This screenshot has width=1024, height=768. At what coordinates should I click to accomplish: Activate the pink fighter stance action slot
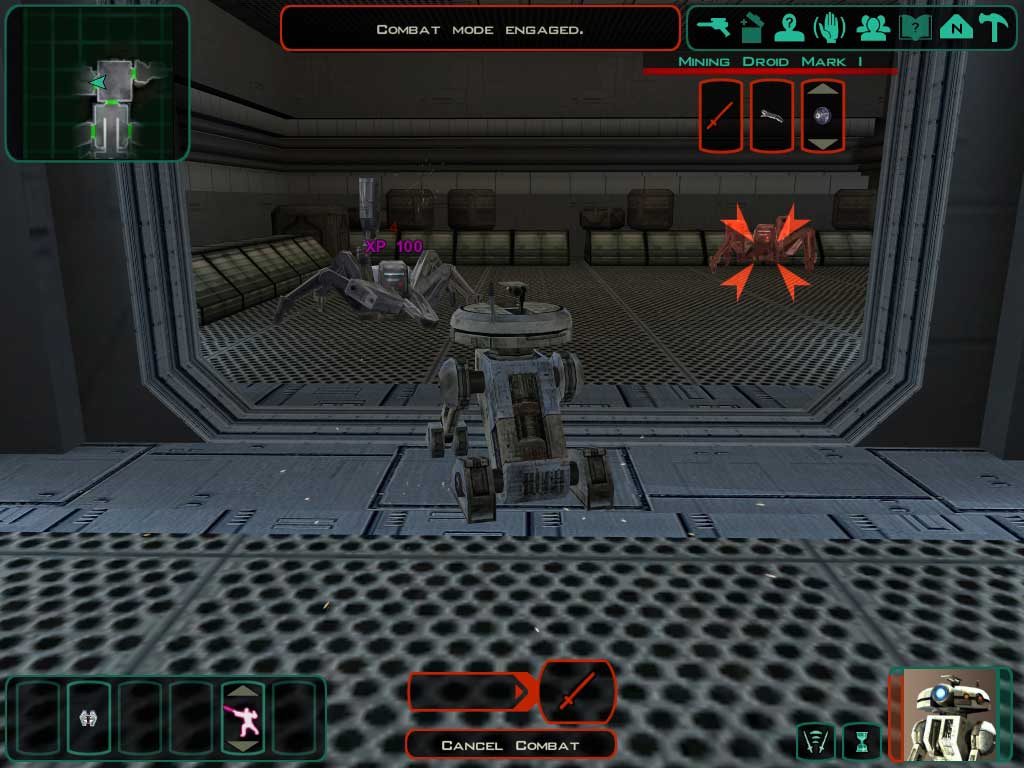point(243,717)
